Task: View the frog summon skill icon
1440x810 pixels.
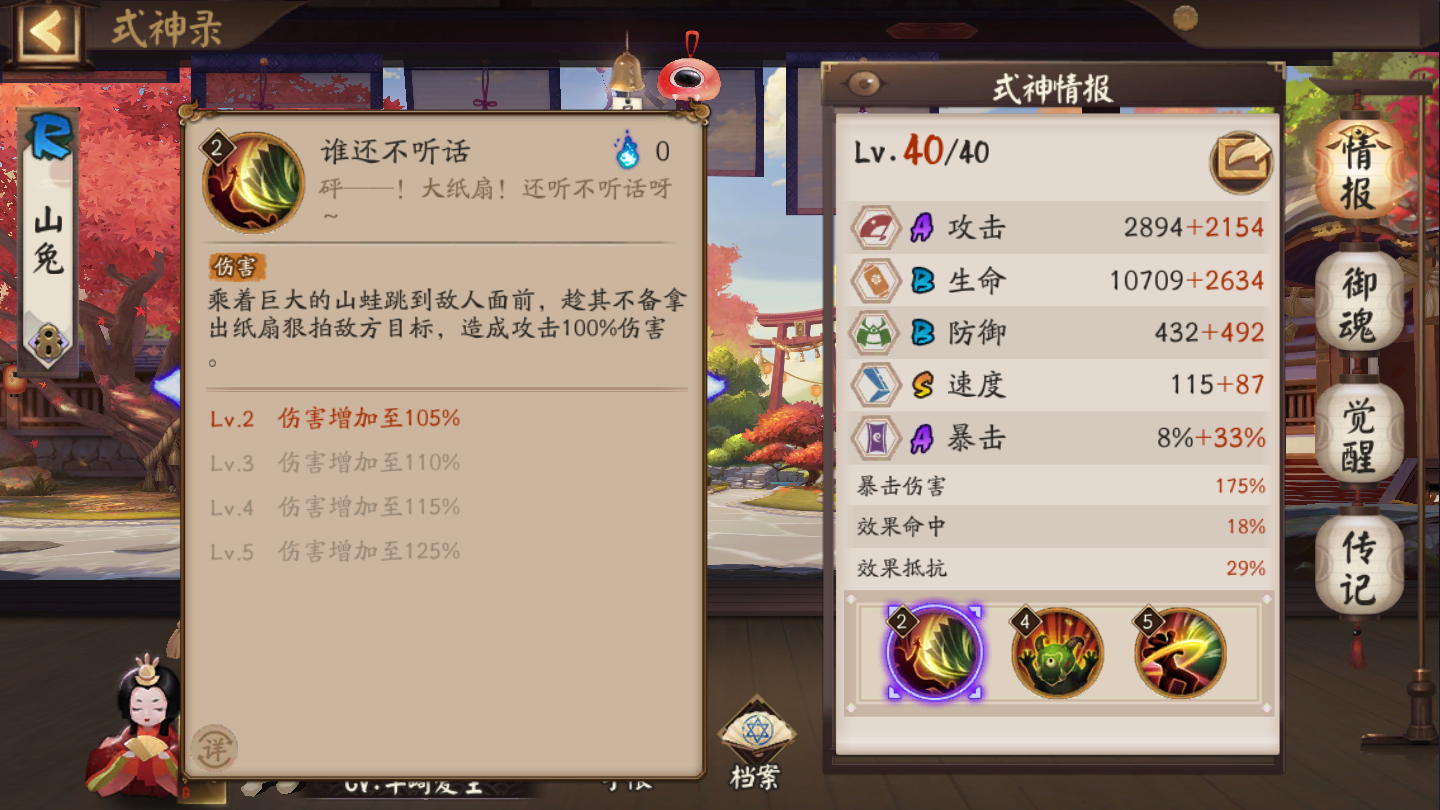Action: click(1055, 651)
